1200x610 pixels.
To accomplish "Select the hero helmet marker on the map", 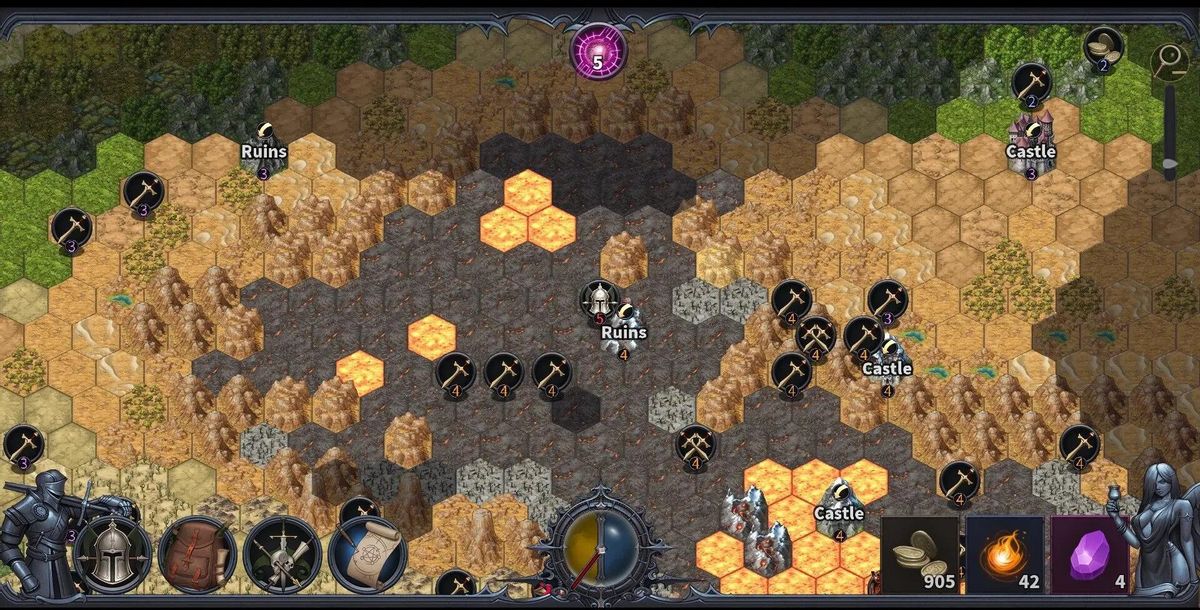I will click(598, 298).
